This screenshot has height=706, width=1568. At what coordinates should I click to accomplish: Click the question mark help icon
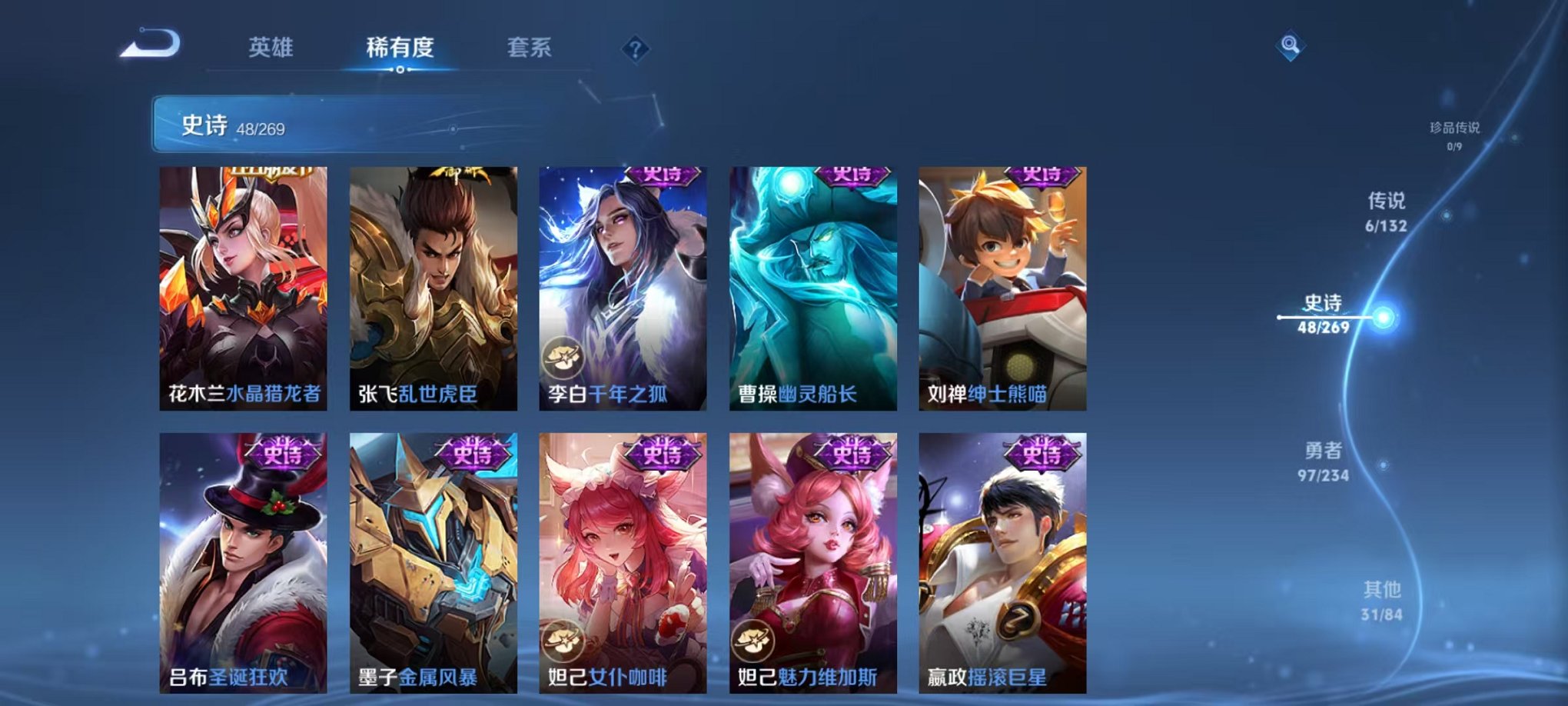click(633, 48)
